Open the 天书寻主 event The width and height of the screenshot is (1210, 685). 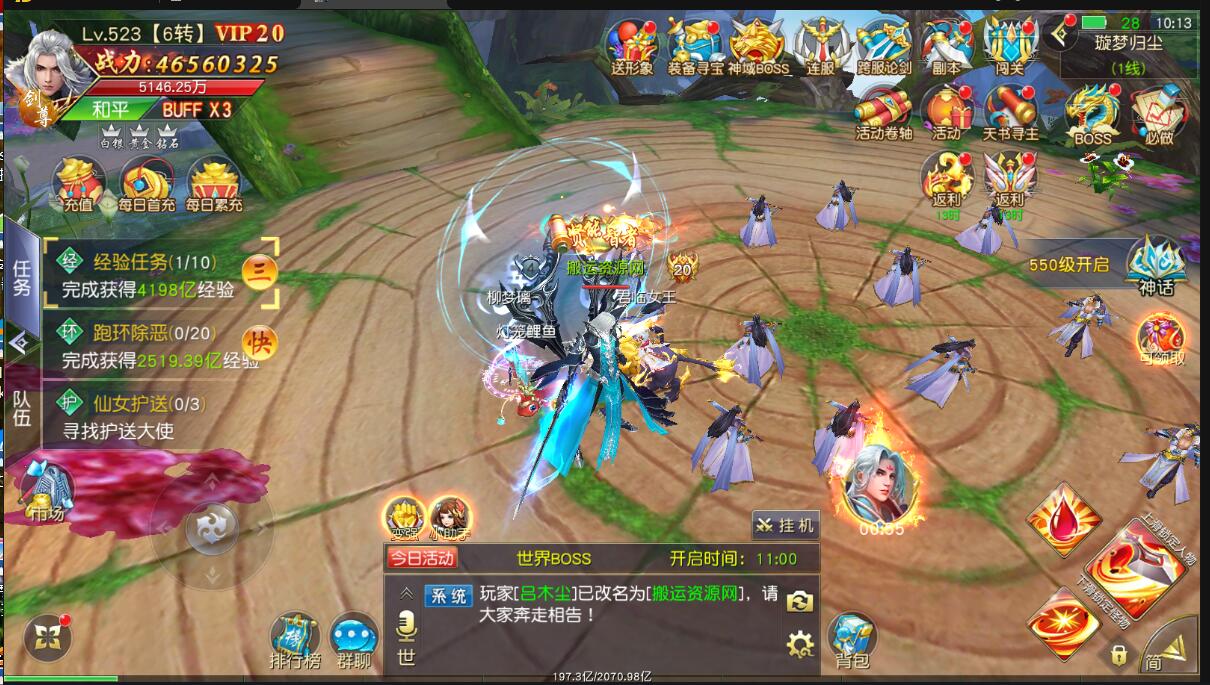(1010, 112)
